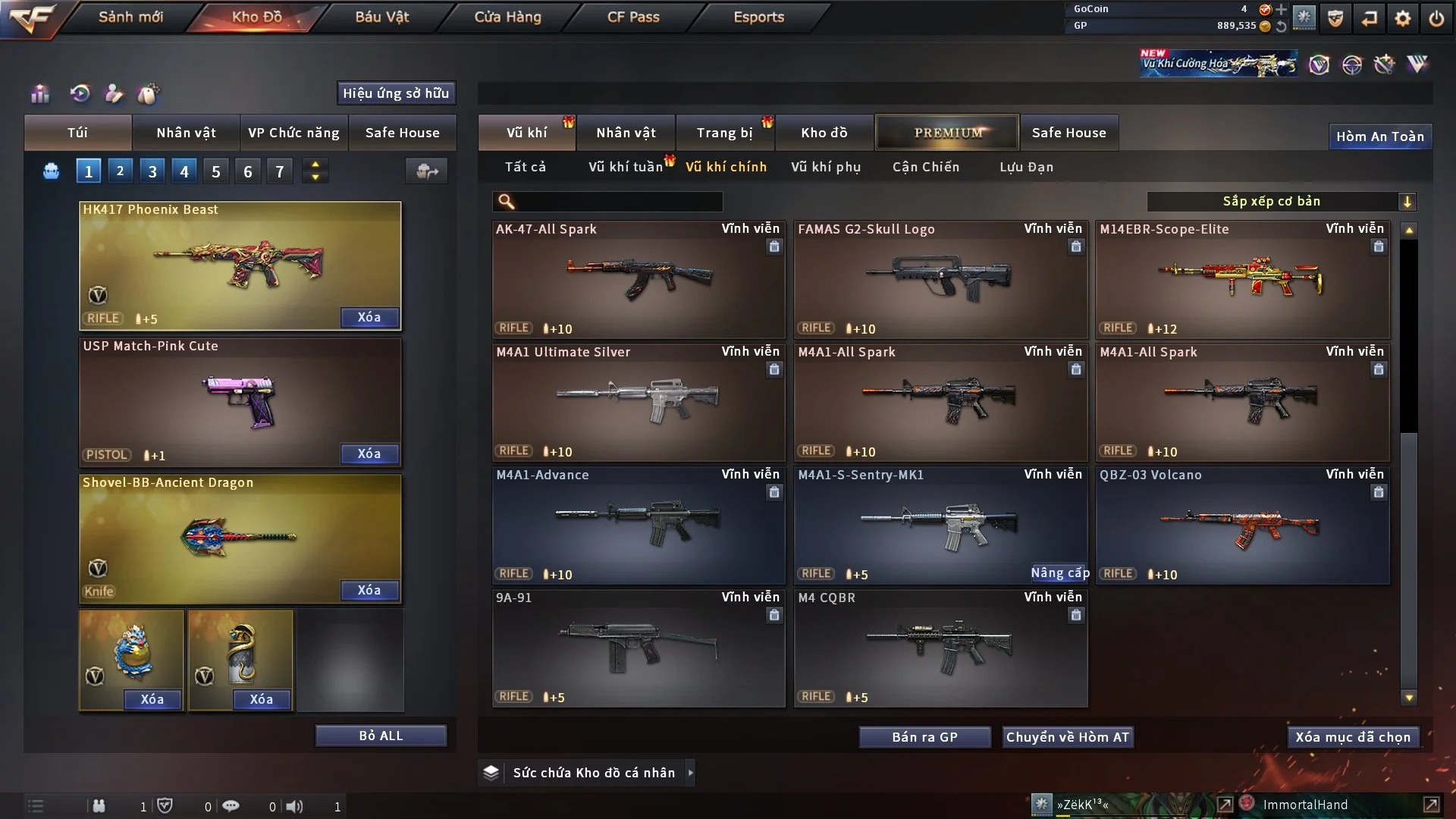Viewport: 1456px width, 819px height.
Task: Upgrade the M4A1-S-Sentry-MK1 with Nâng cấp
Action: 1059,573
